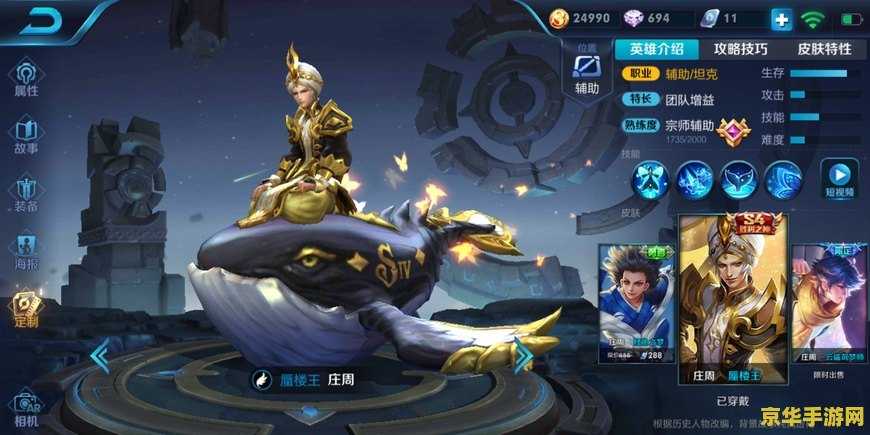Image resolution: width=870 pixels, height=435 pixels.
Task: Show previous hero with left chevron arrow
Action: point(99,355)
